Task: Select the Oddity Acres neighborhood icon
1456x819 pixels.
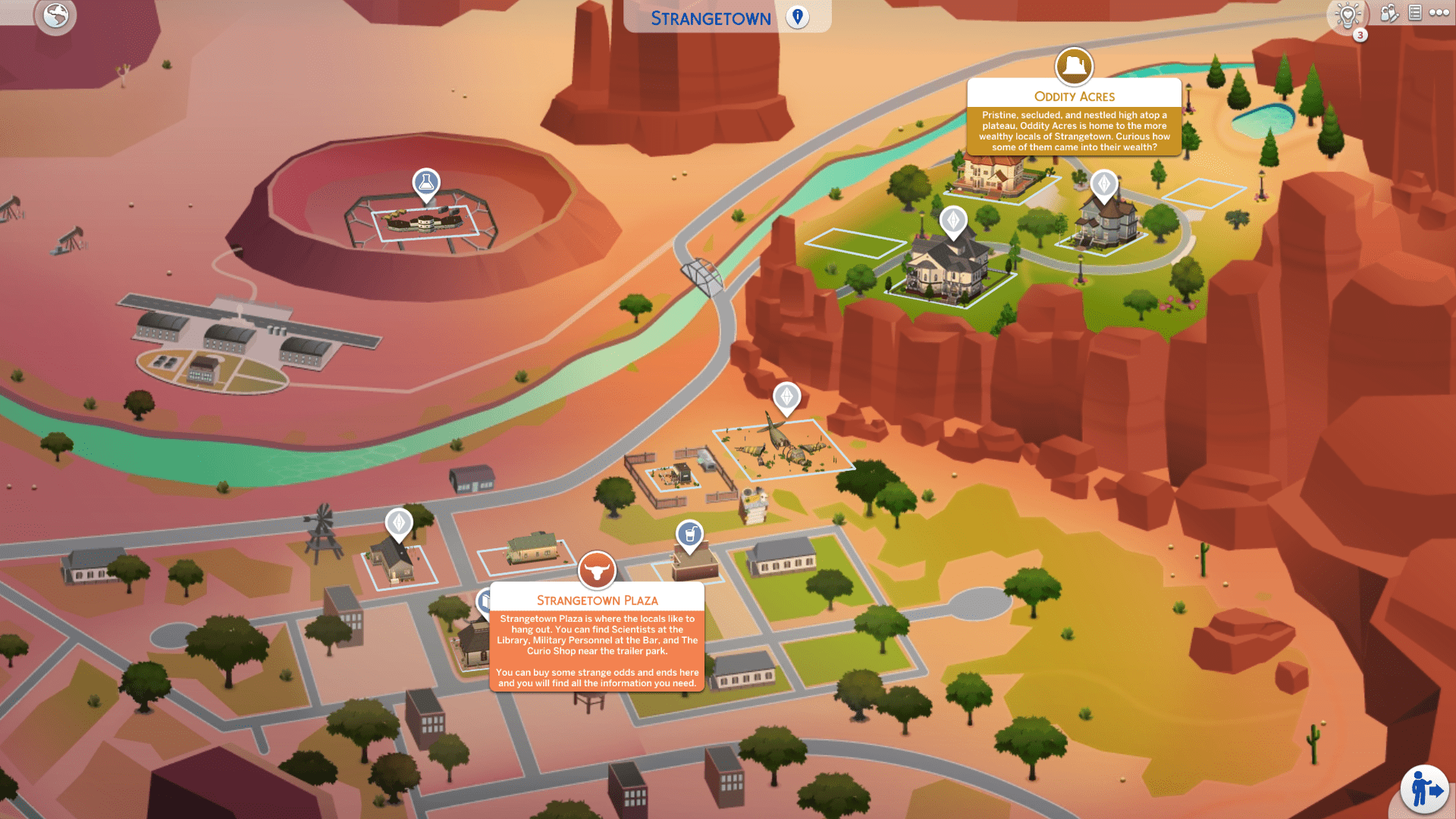Action: pos(1074,67)
